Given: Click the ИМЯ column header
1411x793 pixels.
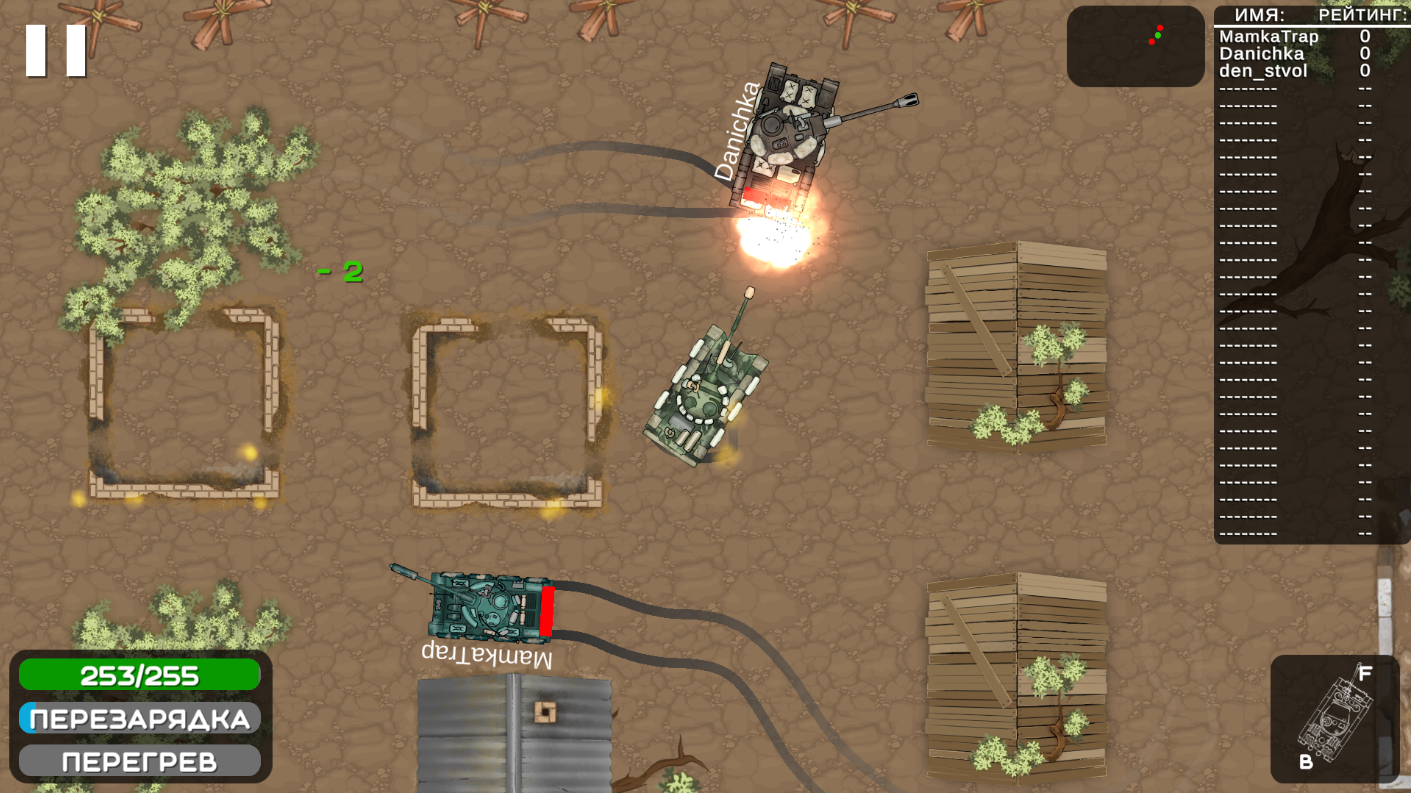Looking at the screenshot, I should (1260, 14).
